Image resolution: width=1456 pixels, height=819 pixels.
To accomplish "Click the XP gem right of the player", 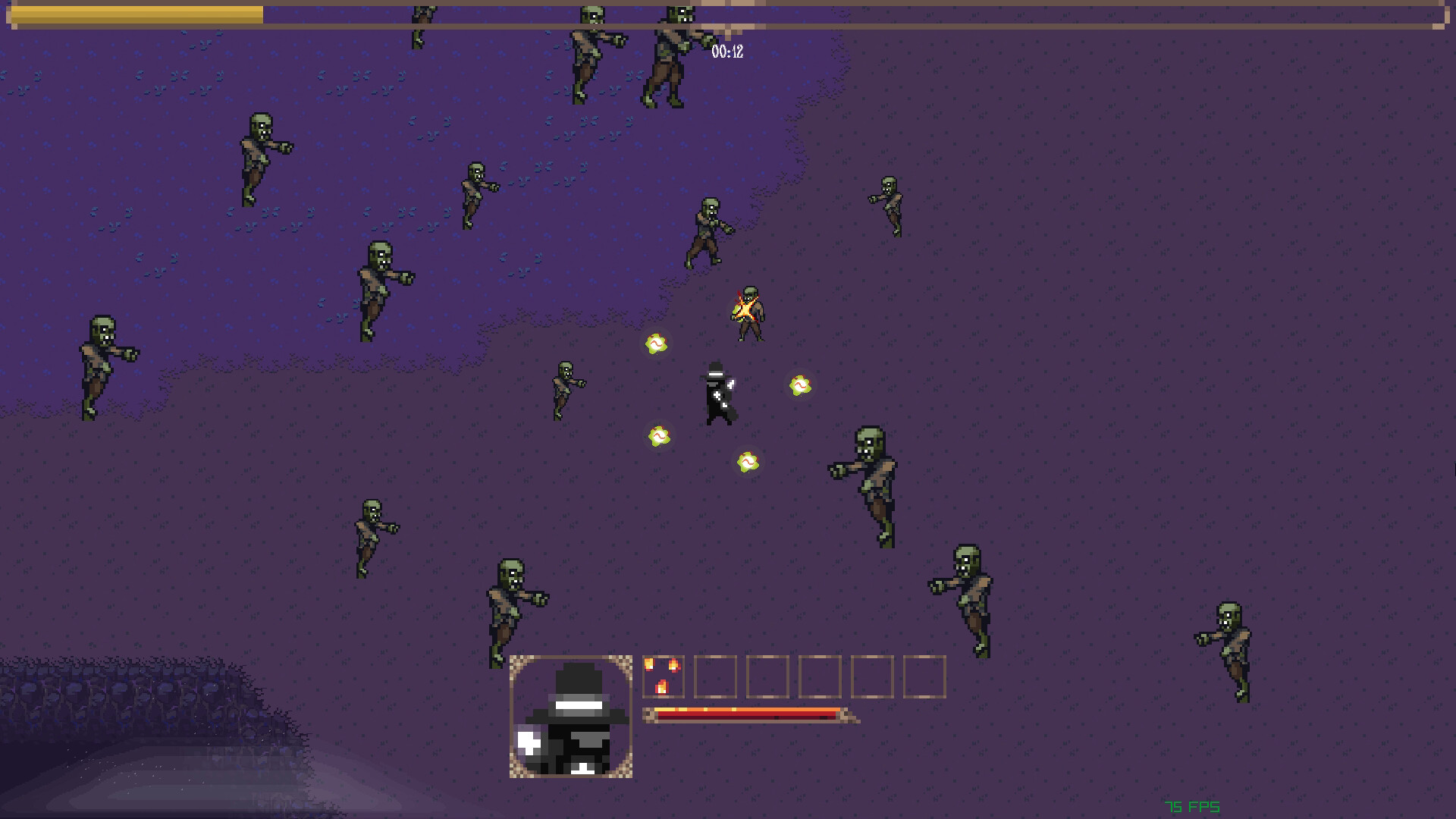I will tap(800, 387).
